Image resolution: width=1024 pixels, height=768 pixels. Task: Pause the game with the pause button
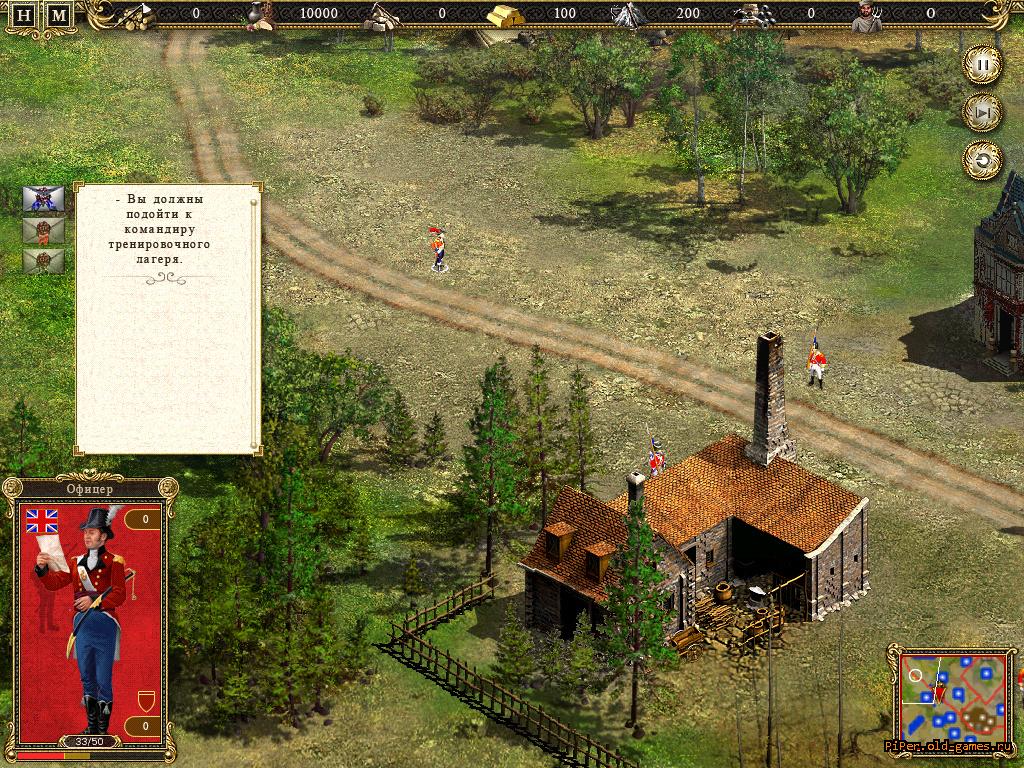(x=982, y=66)
